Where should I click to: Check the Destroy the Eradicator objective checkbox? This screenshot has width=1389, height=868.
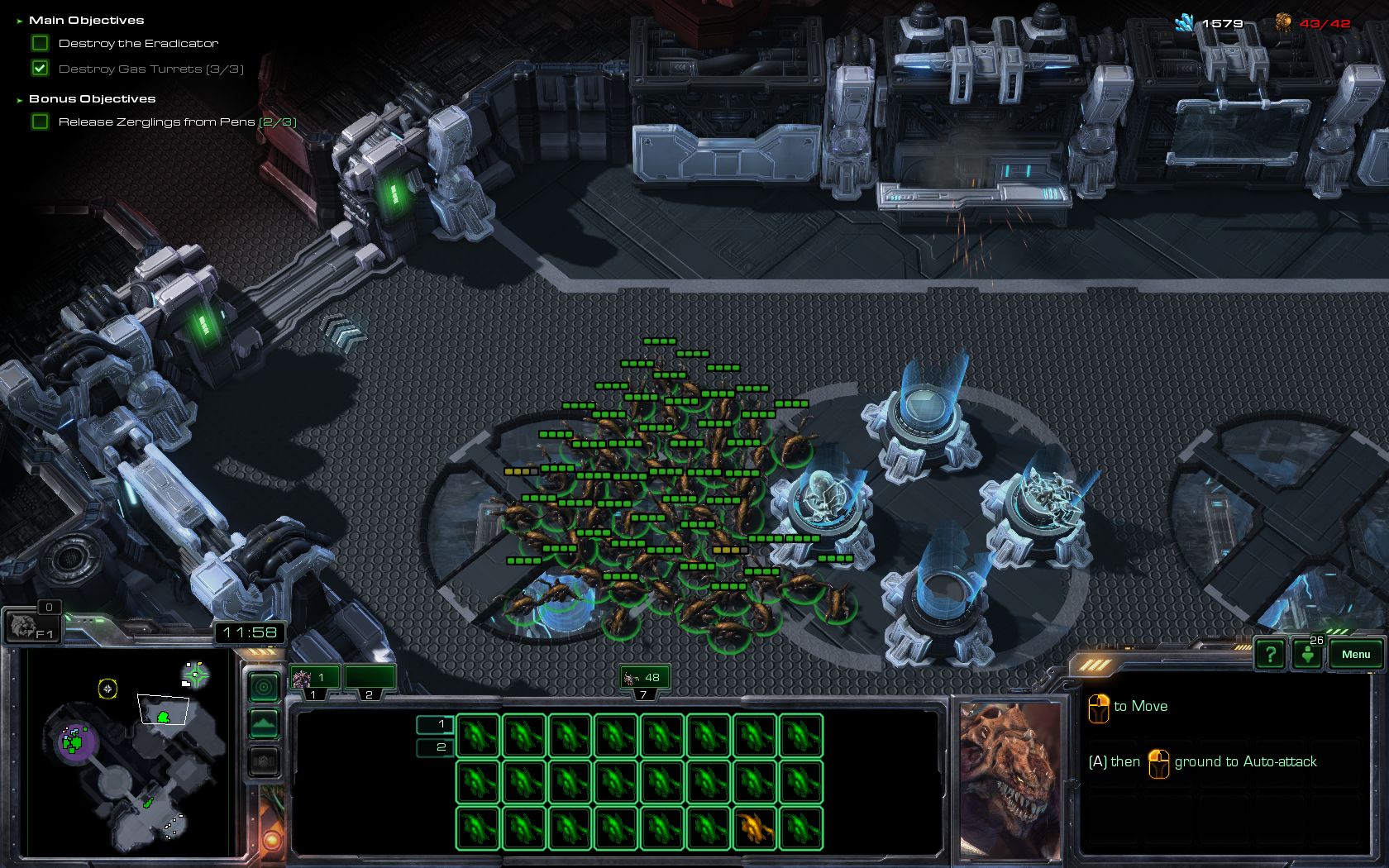click(40, 42)
